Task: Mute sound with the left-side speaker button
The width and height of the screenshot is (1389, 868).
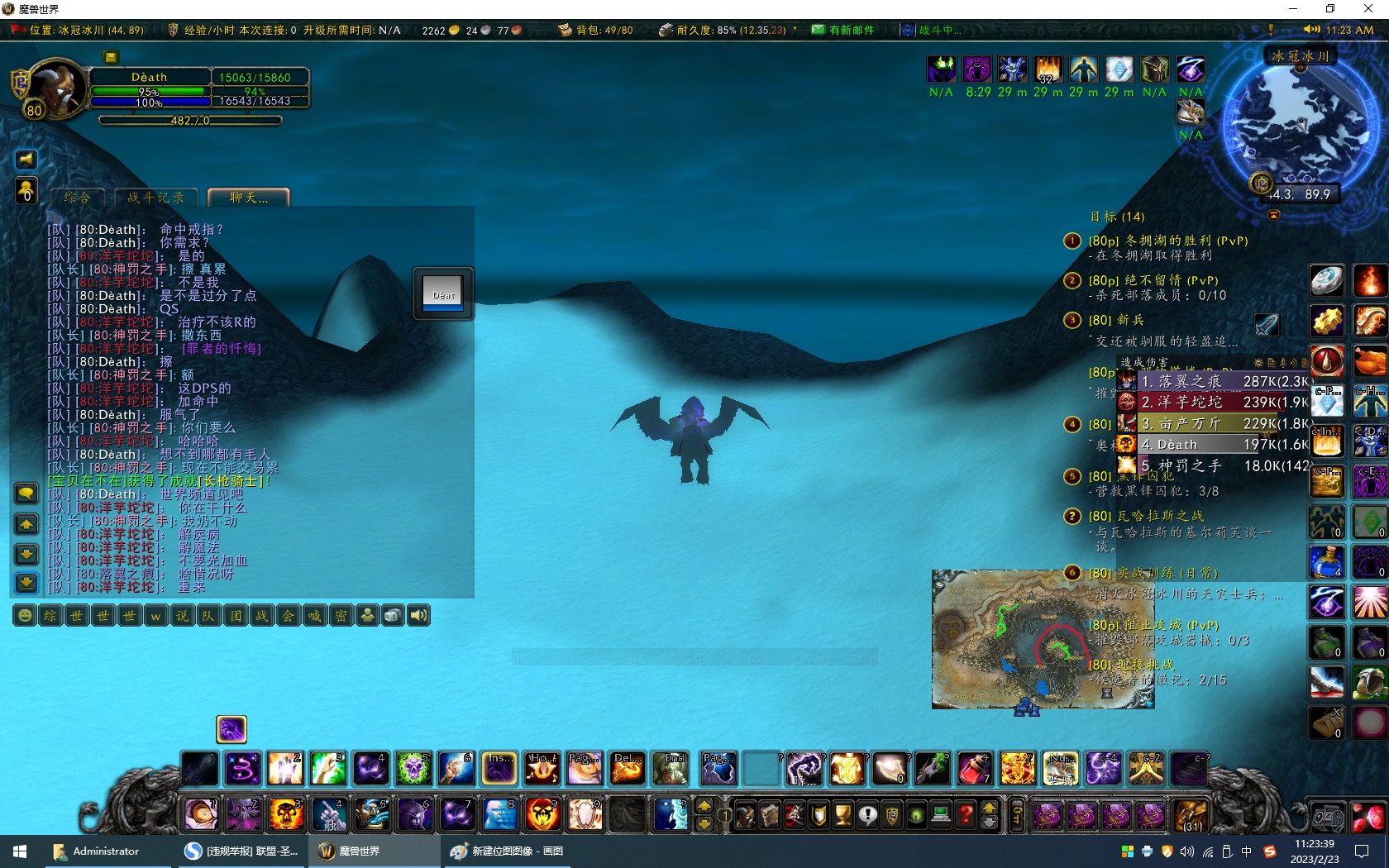Action: [26, 160]
